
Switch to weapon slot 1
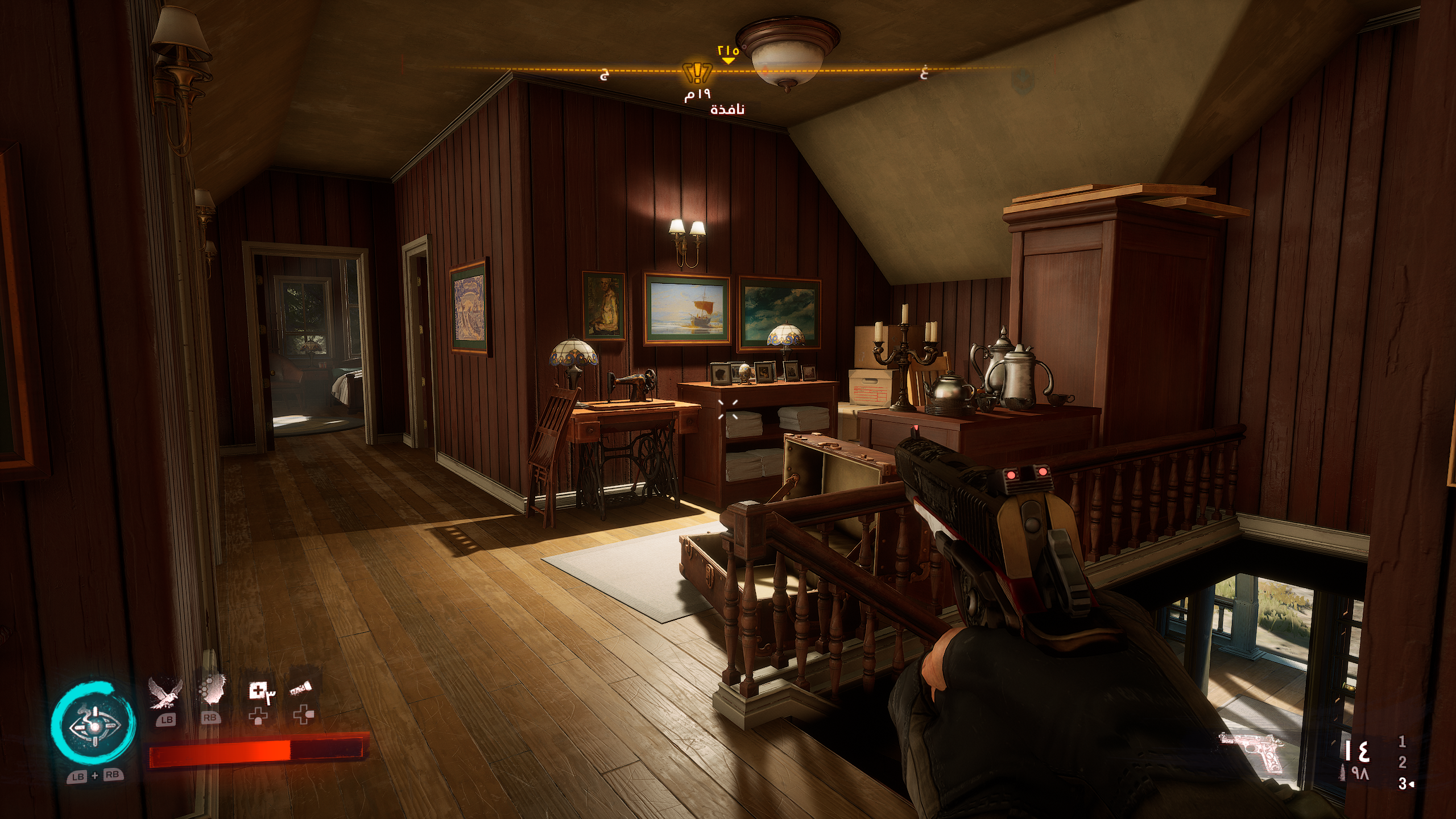click(x=1402, y=741)
